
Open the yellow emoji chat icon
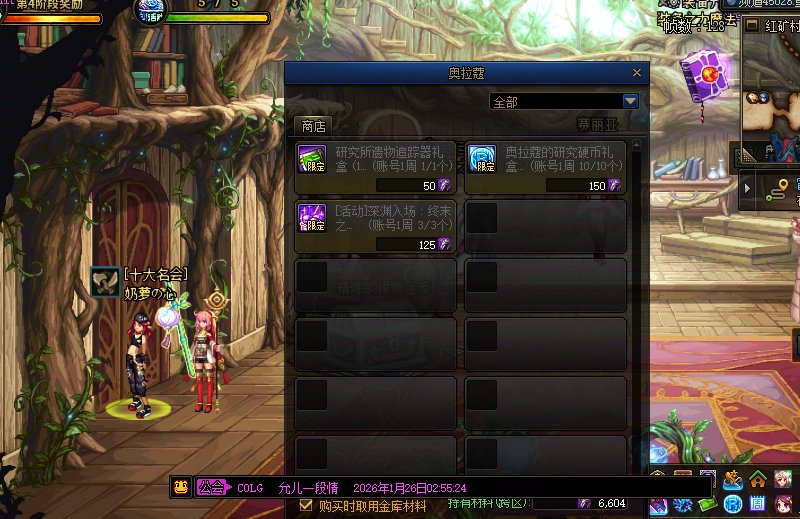[180, 487]
